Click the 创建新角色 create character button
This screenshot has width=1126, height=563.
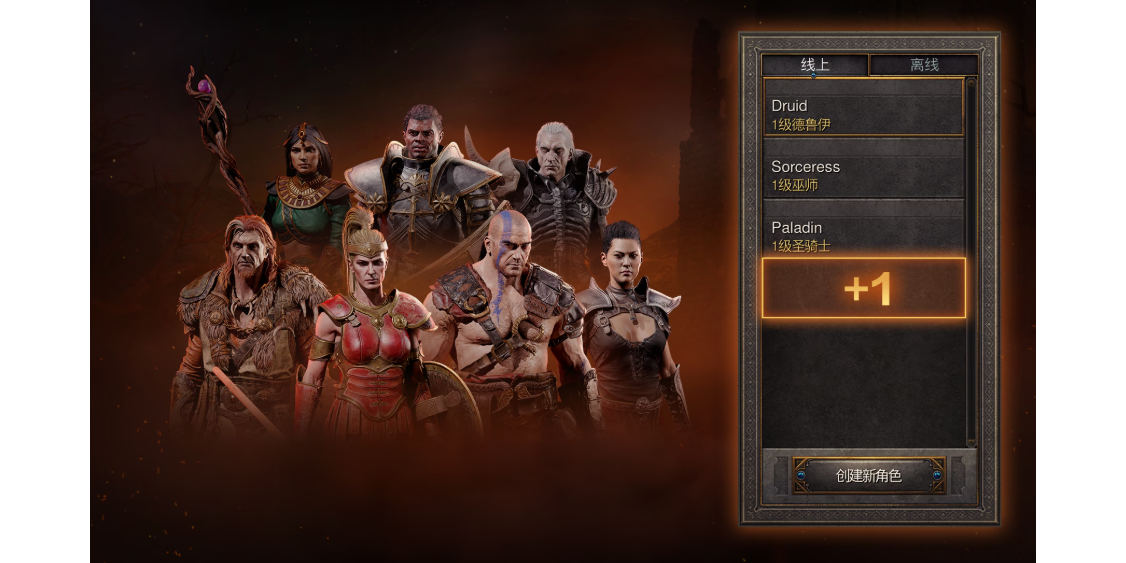tap(868, 476)
